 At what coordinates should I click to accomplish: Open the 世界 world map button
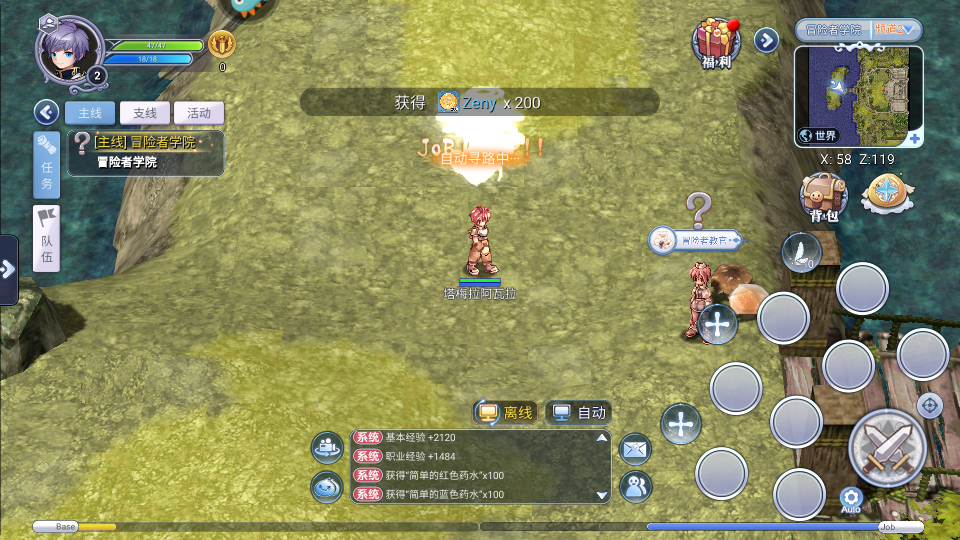(x=818, y=135)
